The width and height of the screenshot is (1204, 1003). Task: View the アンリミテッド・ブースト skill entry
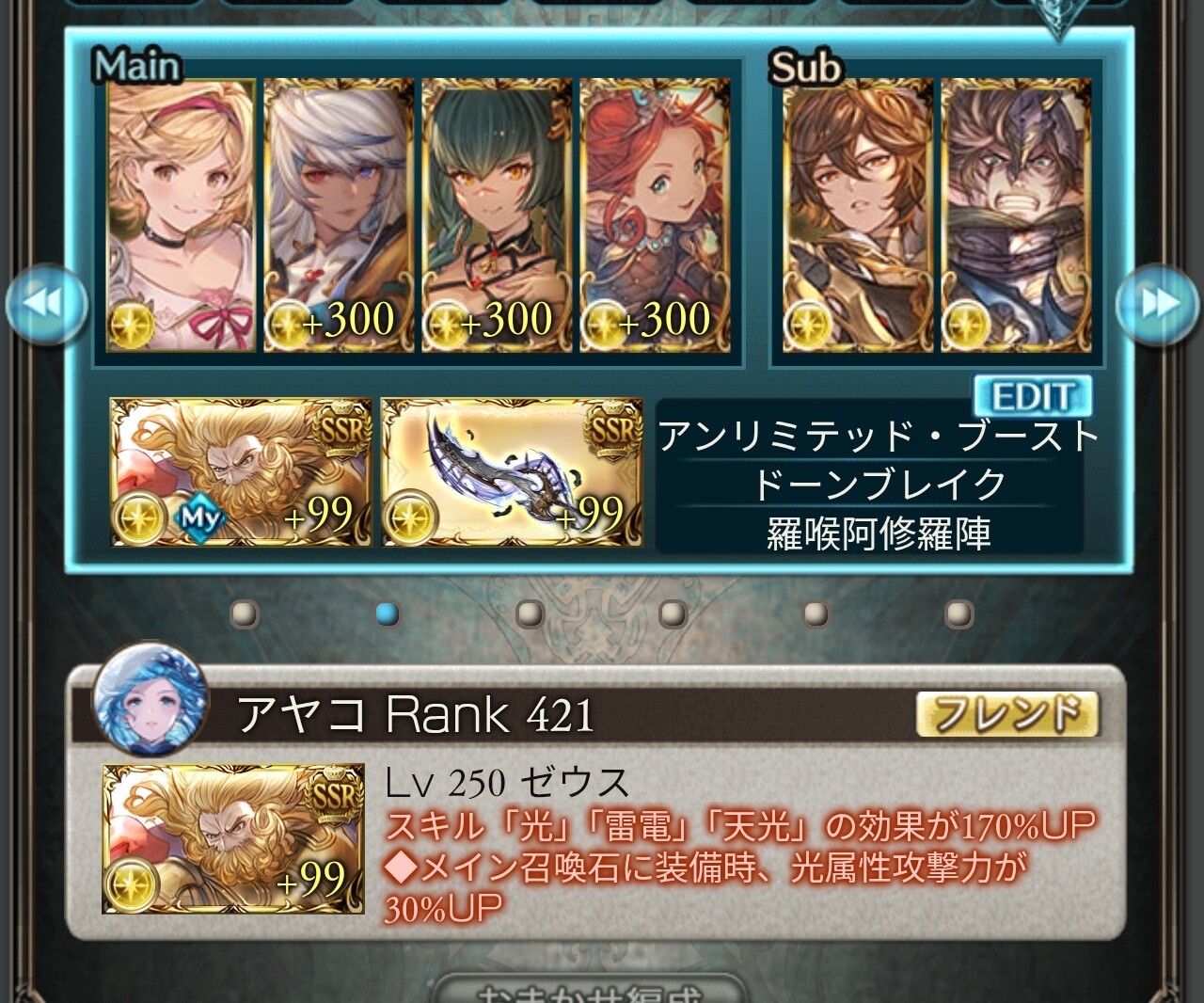[879, 437]
